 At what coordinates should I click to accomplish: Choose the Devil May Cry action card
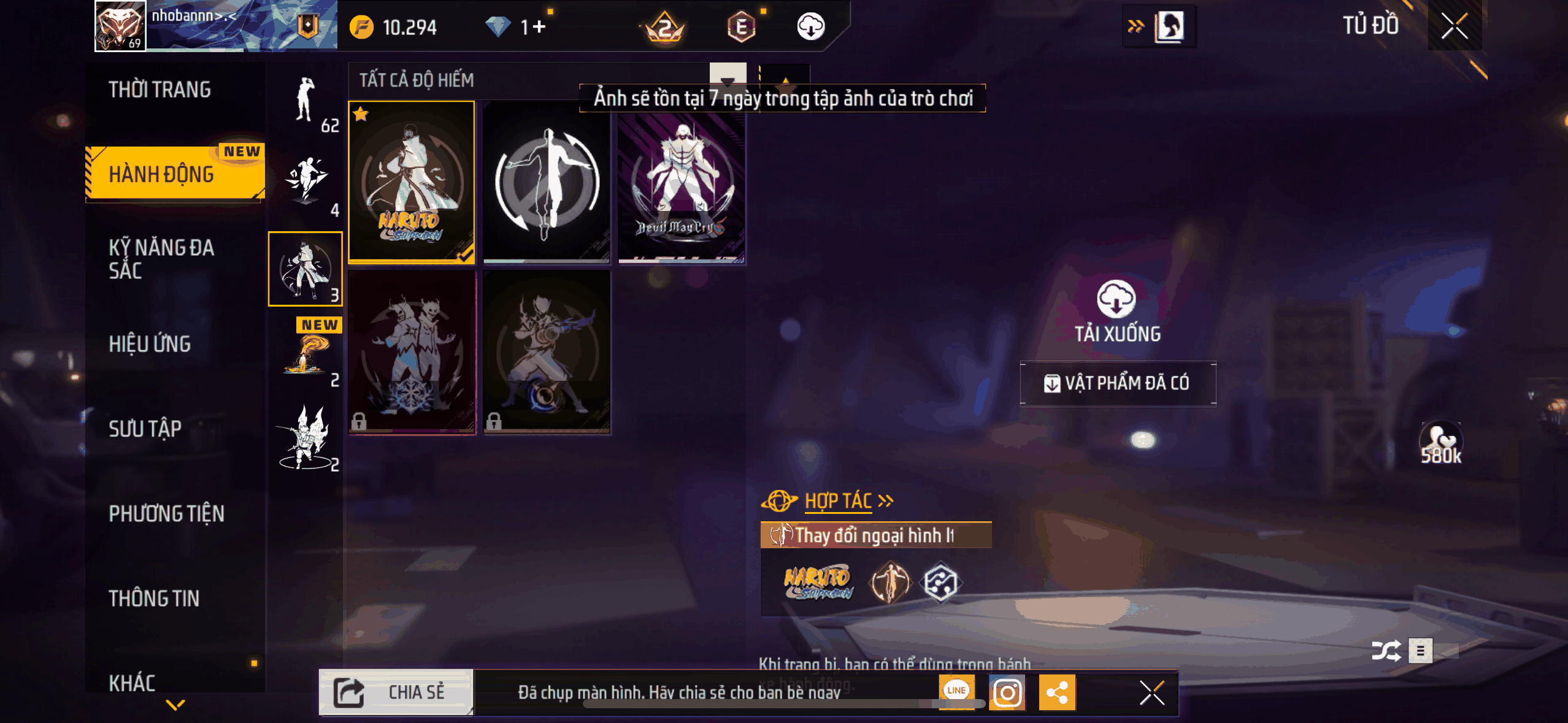click(682, 182)
